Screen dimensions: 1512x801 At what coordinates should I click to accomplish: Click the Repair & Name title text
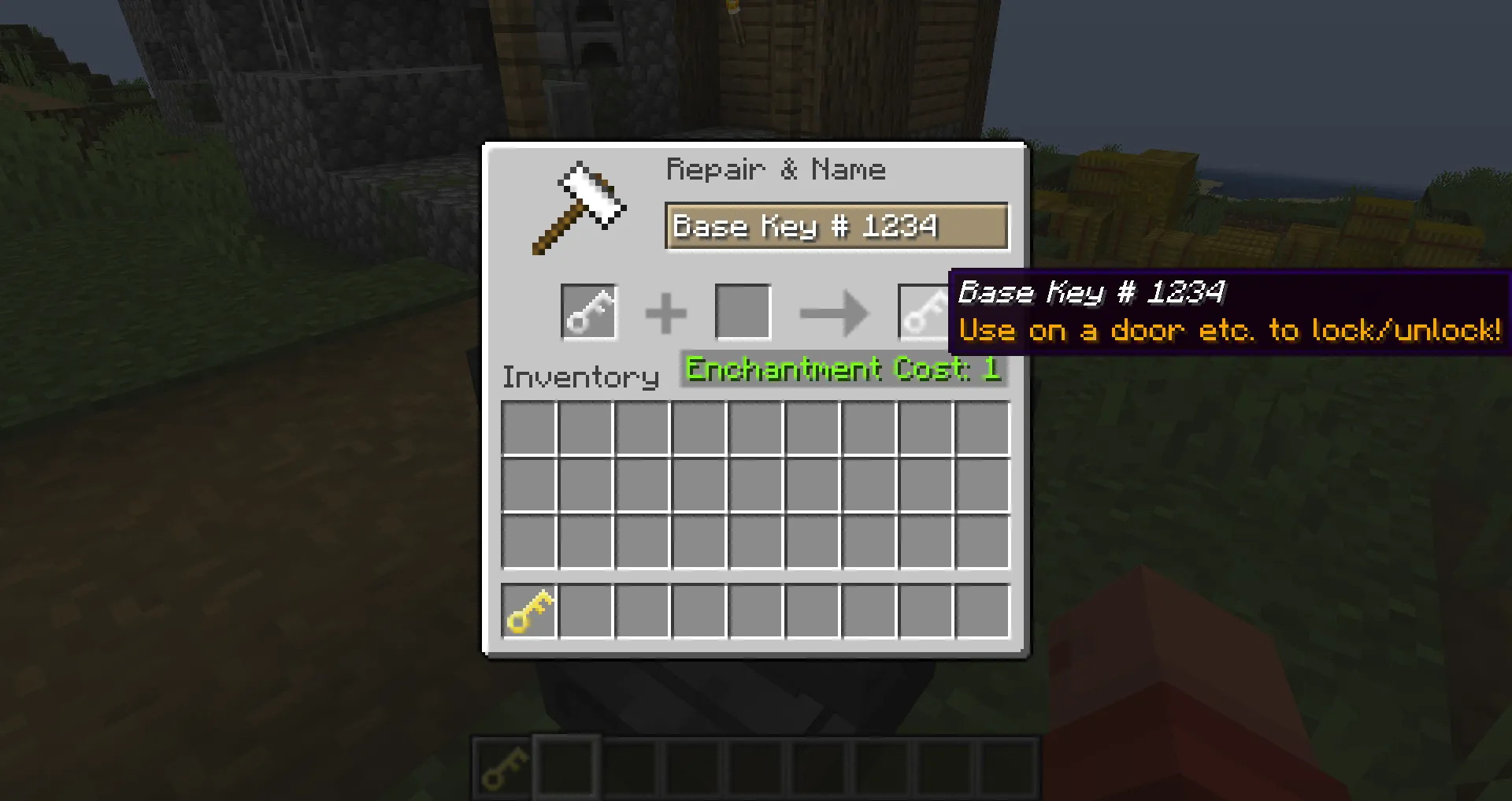776,169
